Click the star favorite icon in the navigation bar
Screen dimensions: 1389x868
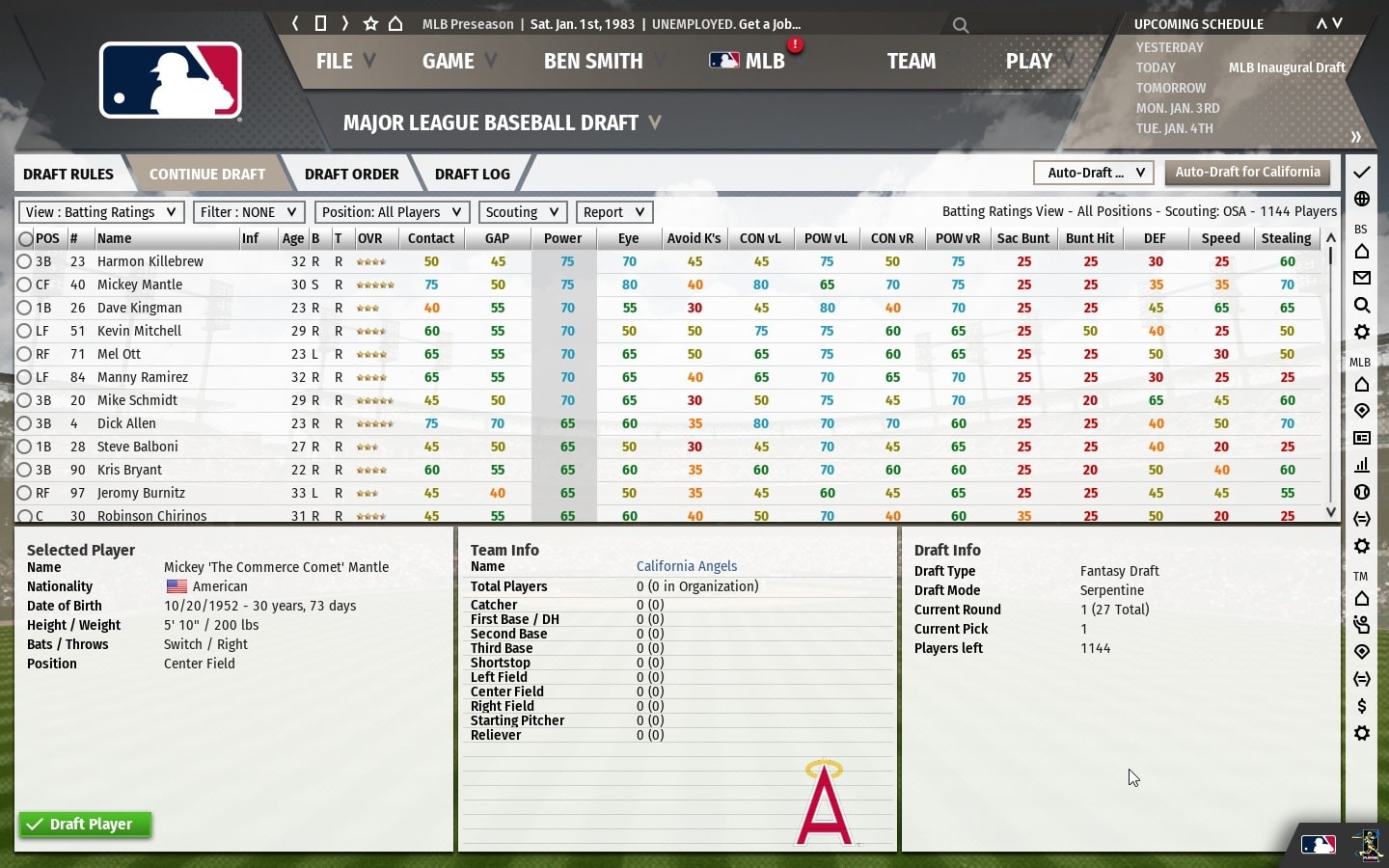[x=369, y=23]
